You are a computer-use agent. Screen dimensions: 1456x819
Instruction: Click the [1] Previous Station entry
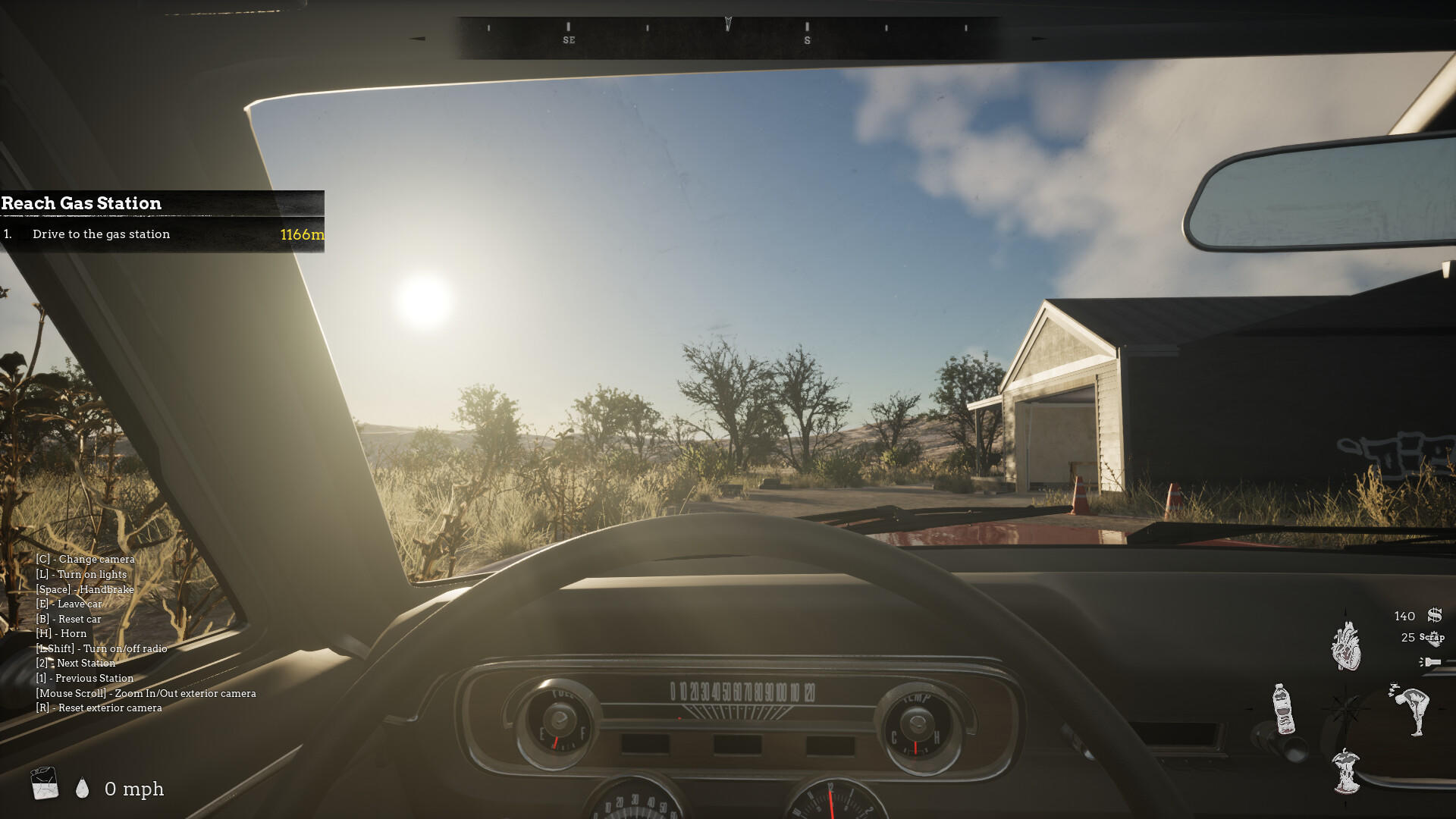(x=85, y=678)
